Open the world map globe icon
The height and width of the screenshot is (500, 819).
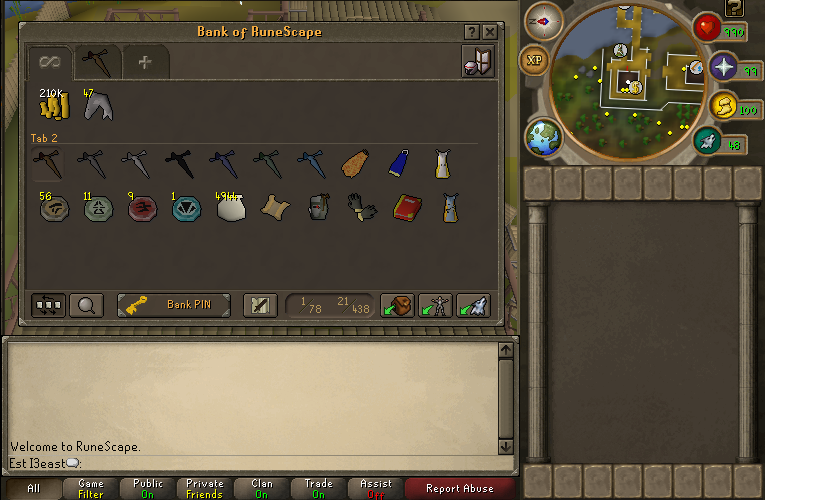544,138
